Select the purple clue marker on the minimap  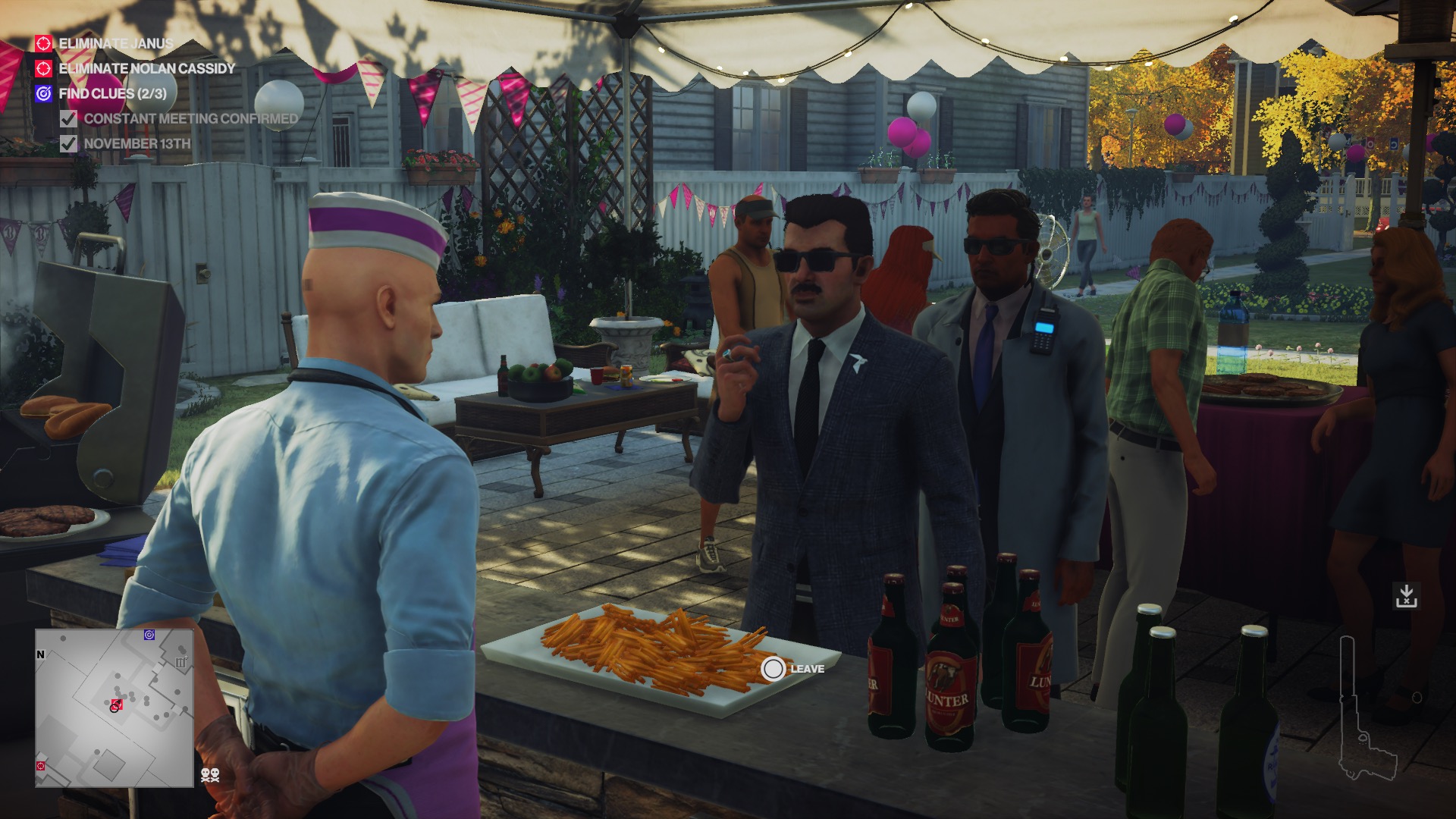[x=149, y=635]
